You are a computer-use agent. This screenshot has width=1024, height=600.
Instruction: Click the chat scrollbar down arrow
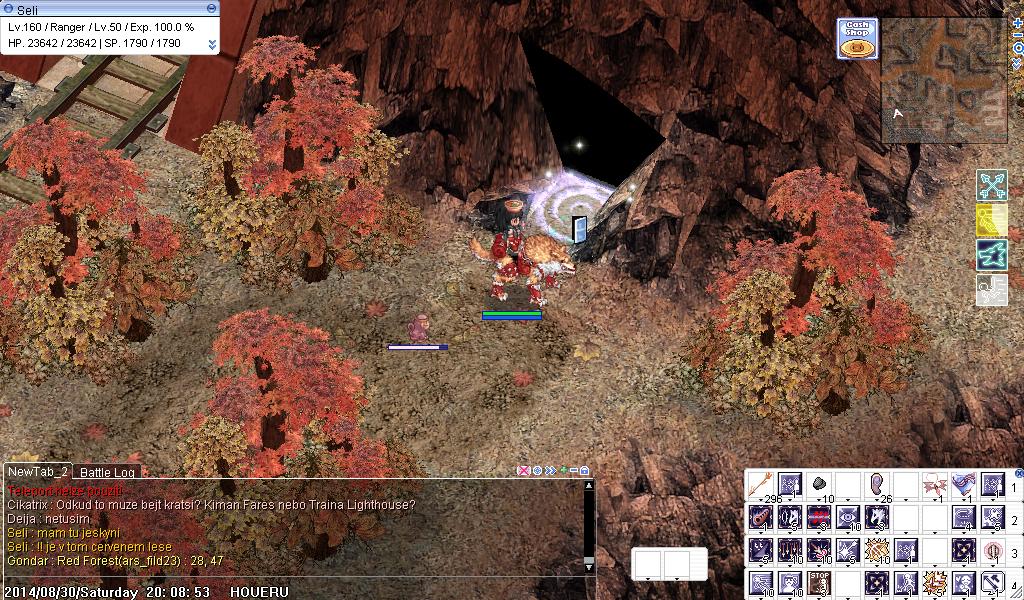(x=589, y=564)
